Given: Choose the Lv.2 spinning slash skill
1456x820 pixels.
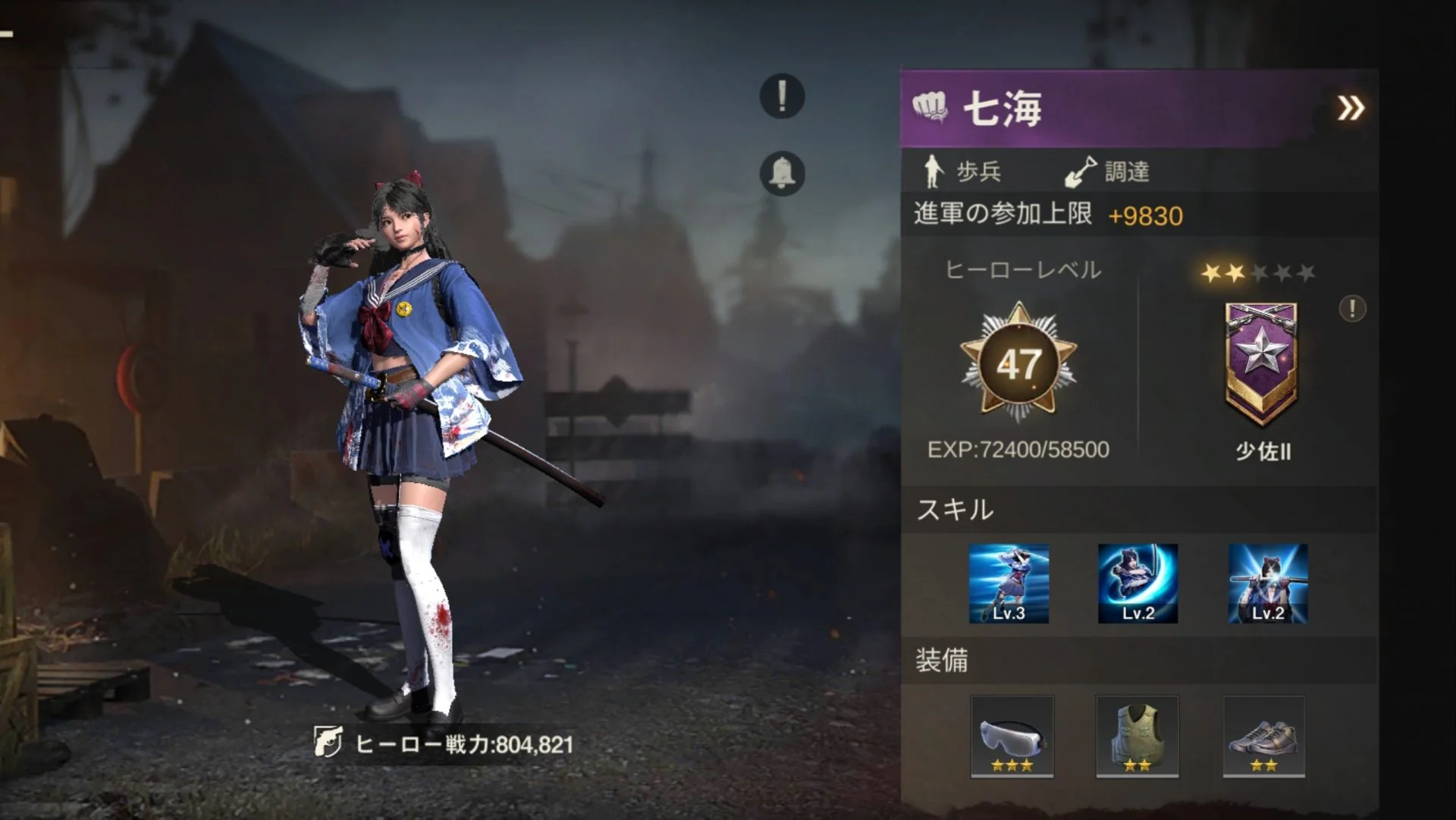Looking at the screenshot, I should click(x=1137, y=583).
